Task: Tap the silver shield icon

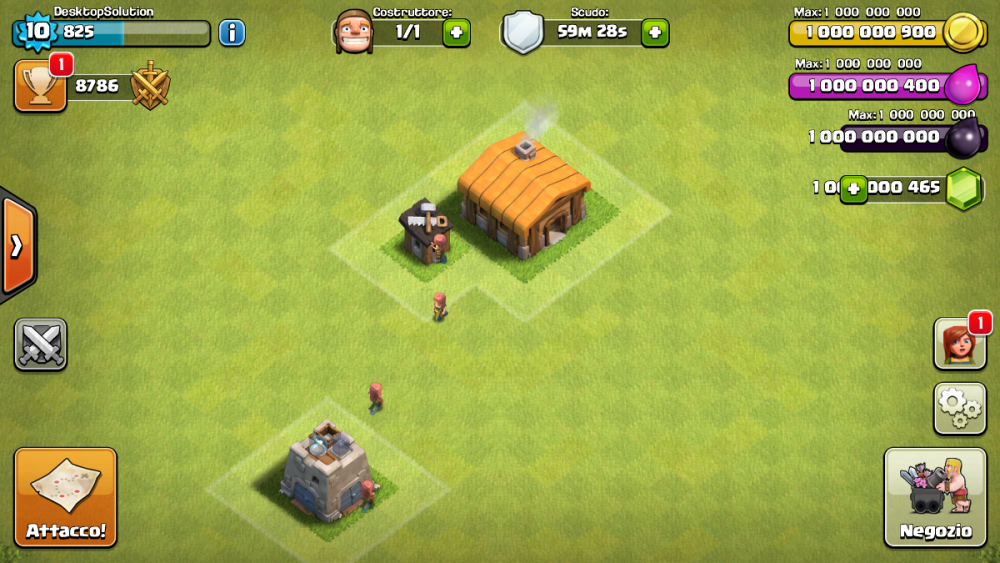Action: tap(522, 32)
